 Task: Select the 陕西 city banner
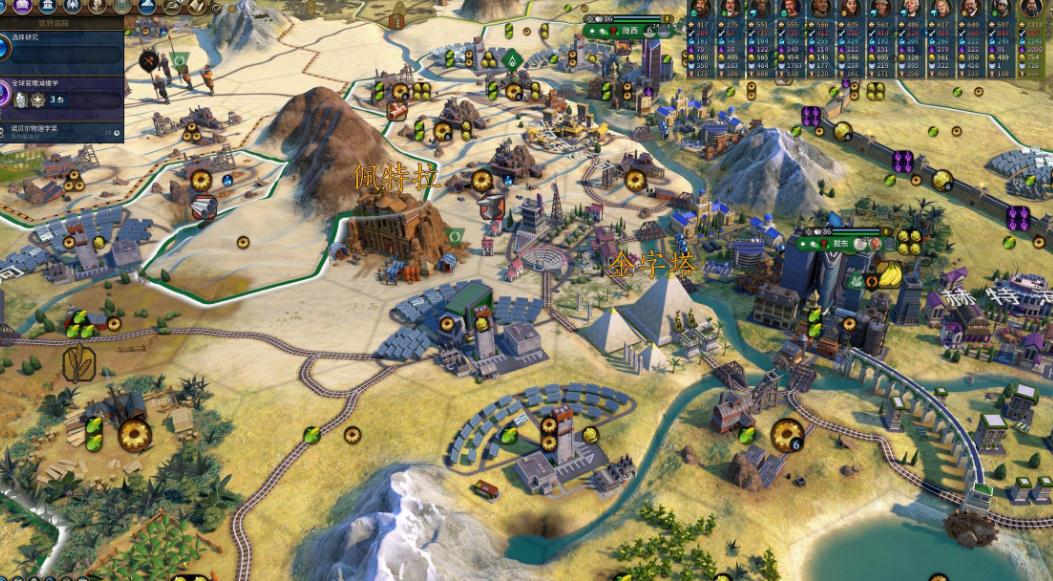click(628, 31)
